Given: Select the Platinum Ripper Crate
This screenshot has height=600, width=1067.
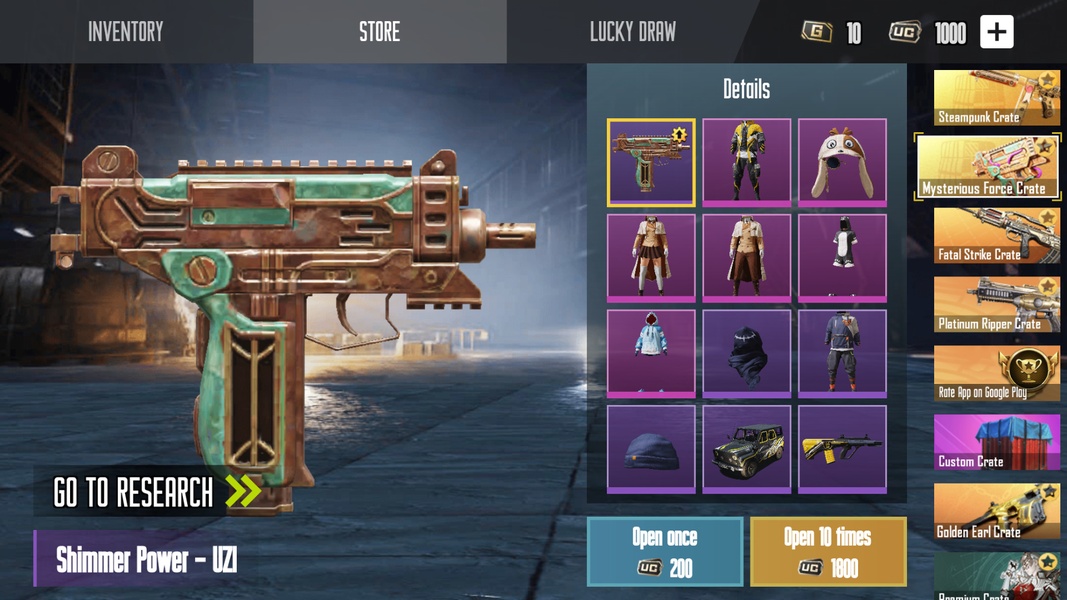Looking at the screenshot, I should tap(996, 305).
